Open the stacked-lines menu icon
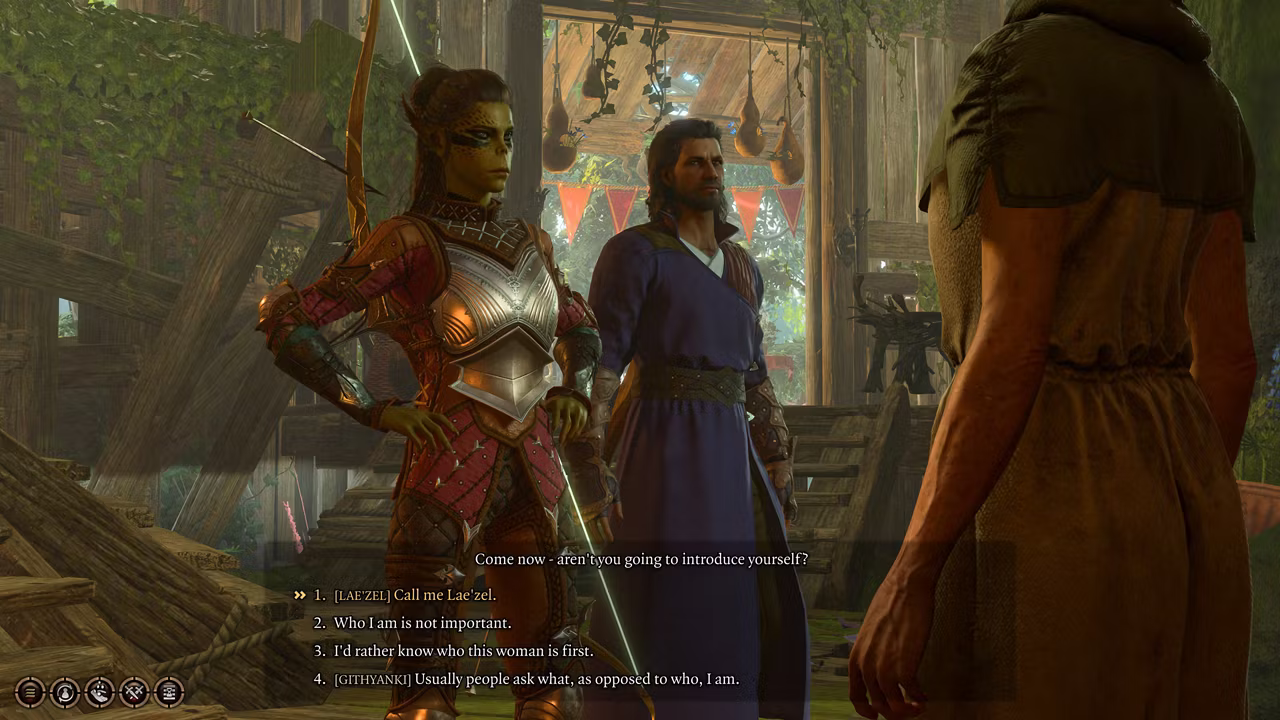1280x720 pixels. [x=30, y=691]
